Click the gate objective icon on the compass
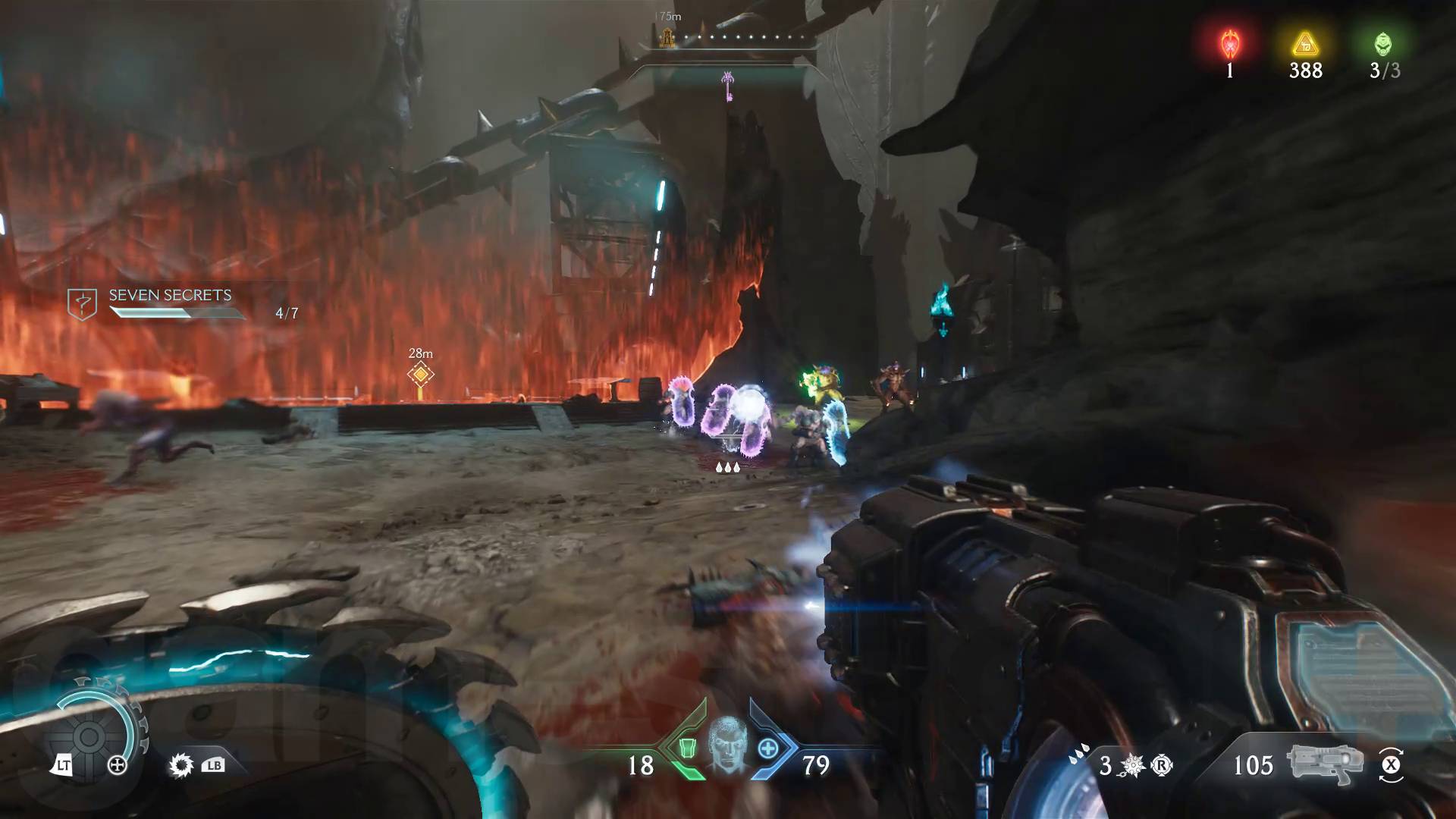Screen dimensions: 1456x819 pyautogui.click(x=668, y=38)
